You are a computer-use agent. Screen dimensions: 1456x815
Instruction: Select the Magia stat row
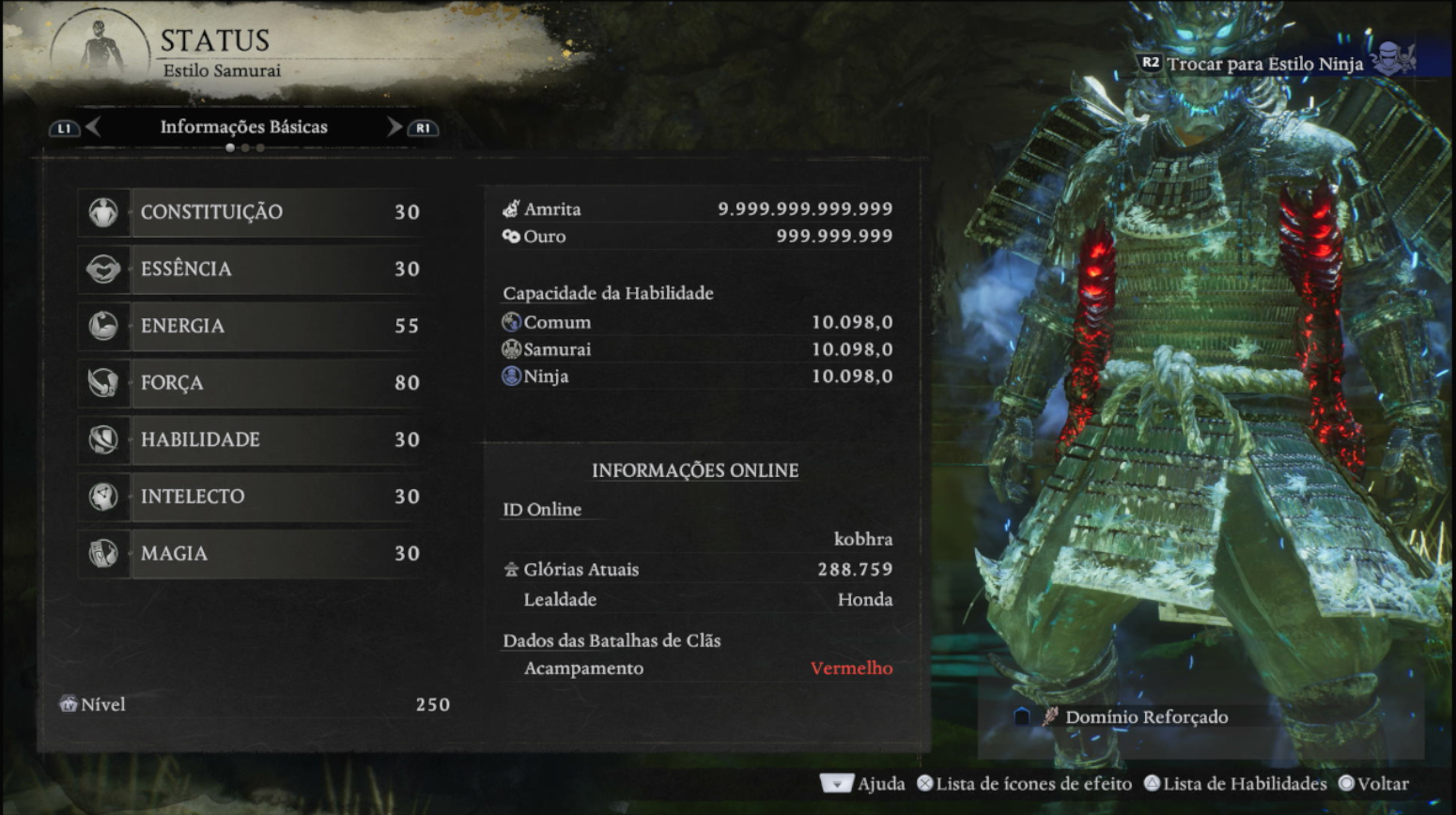pos(254,554)
